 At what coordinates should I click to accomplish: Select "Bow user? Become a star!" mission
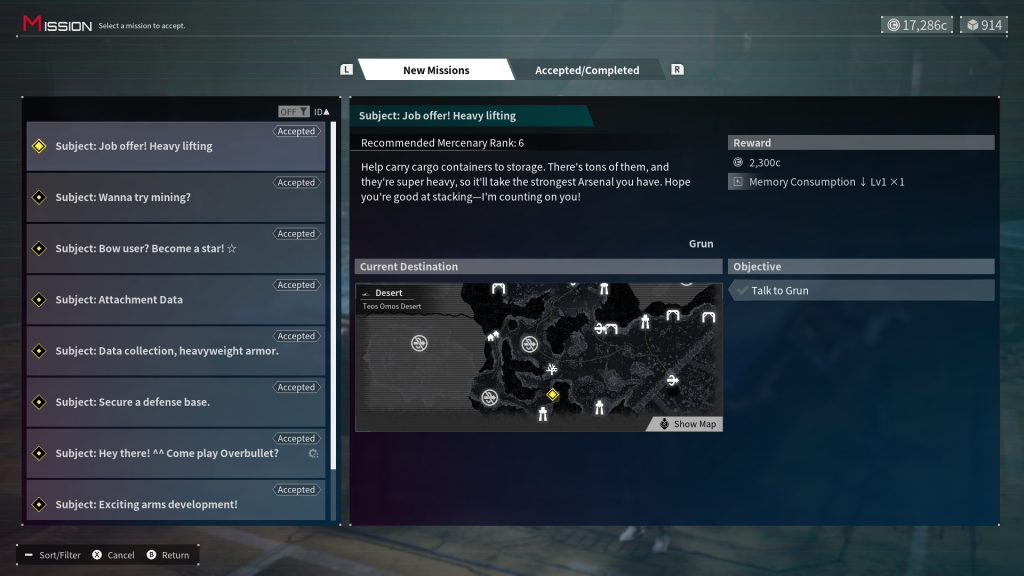176,248
